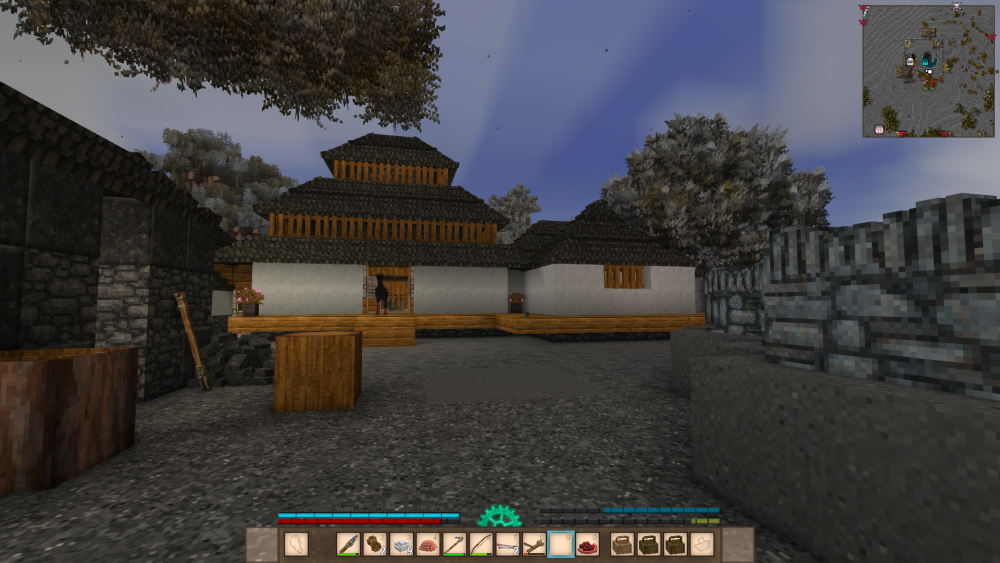This screenshot has height=563, width=1000.
Task: Open the minimap
Action: pos(929,70)
